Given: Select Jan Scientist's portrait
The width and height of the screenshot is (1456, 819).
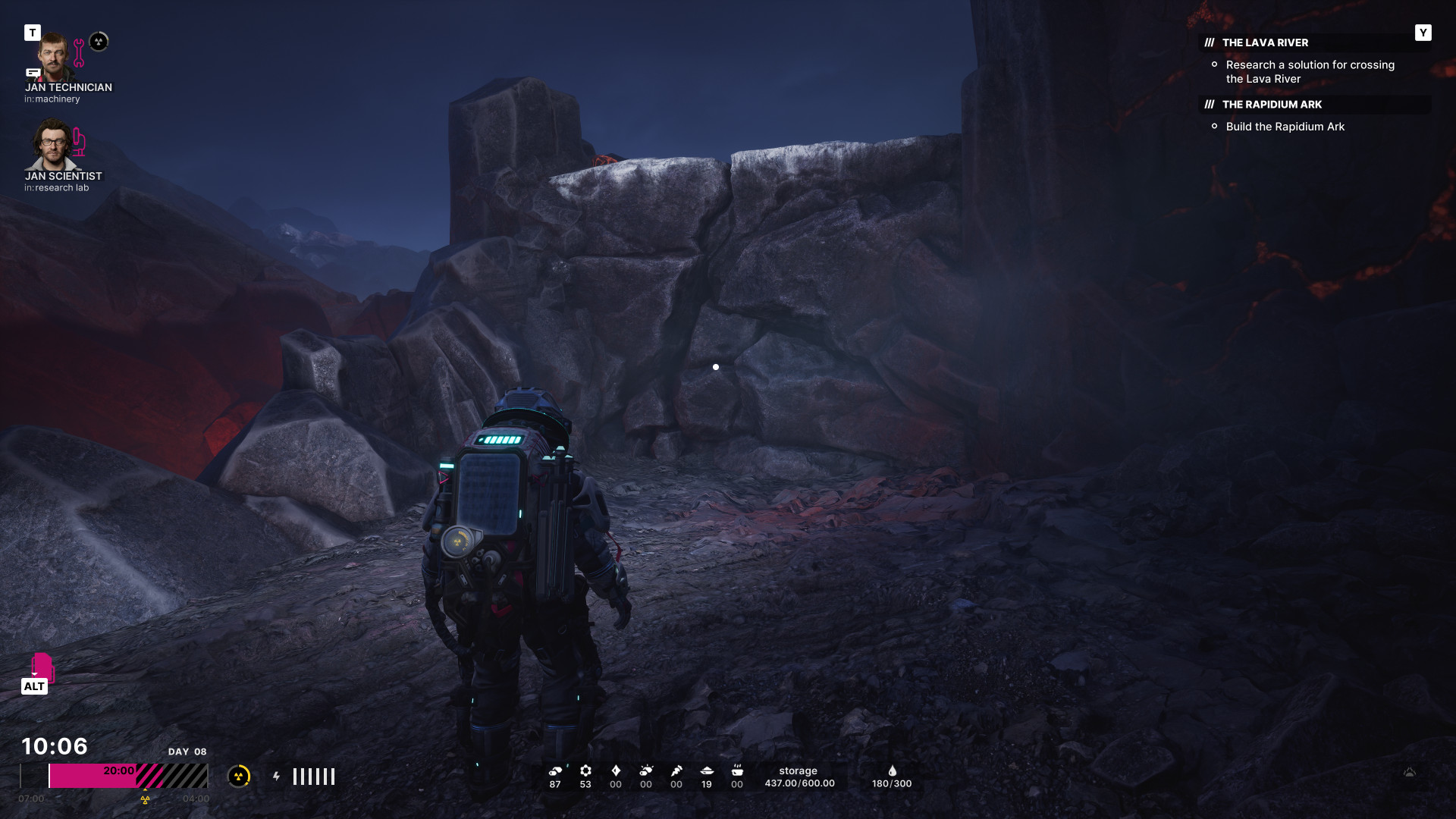Looking at the screenshot, I should [52, 144].
